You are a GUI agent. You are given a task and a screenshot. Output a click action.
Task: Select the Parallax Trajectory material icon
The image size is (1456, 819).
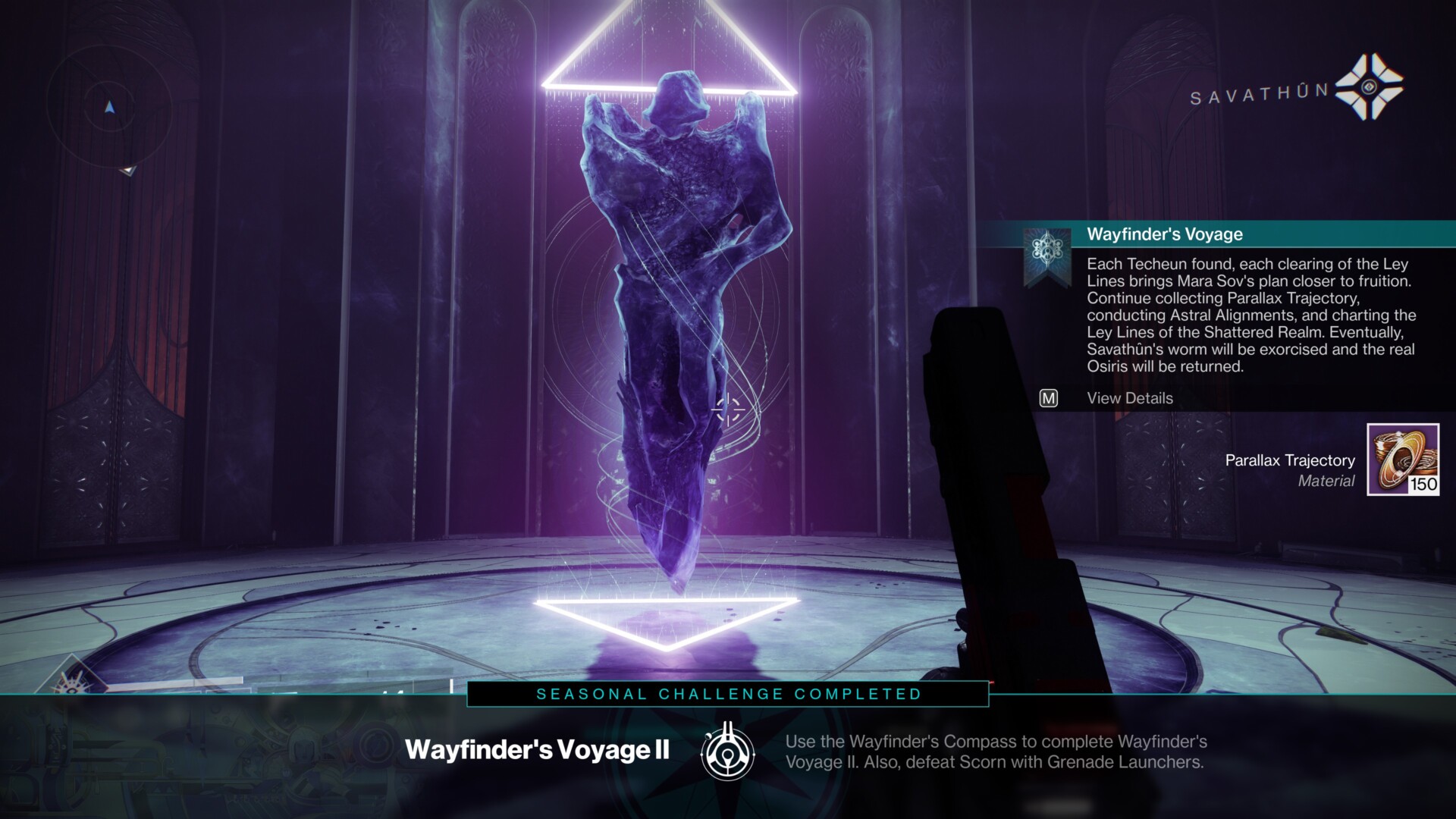[x=1402, y=460]
